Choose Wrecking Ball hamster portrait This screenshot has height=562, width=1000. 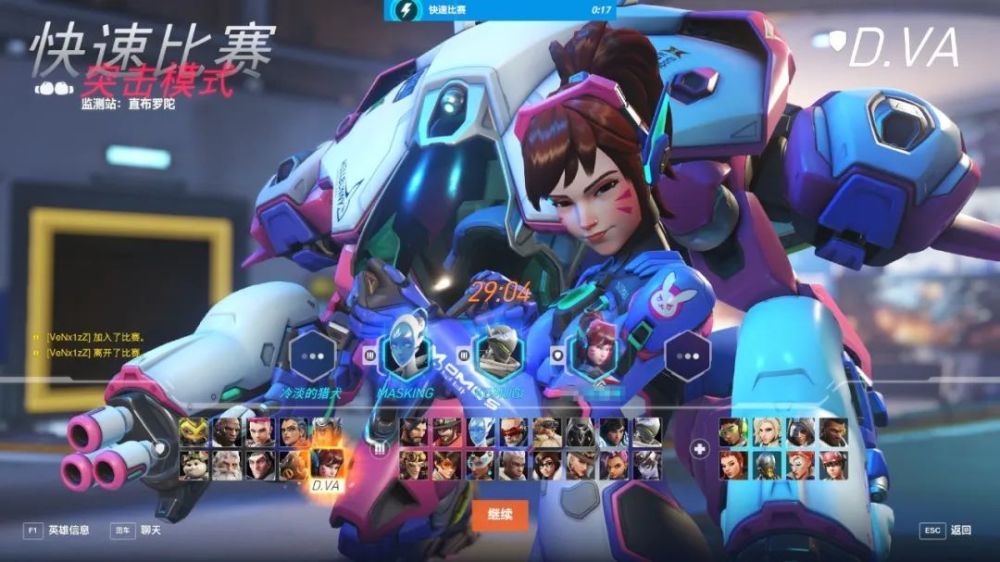[x=194, y=464]
